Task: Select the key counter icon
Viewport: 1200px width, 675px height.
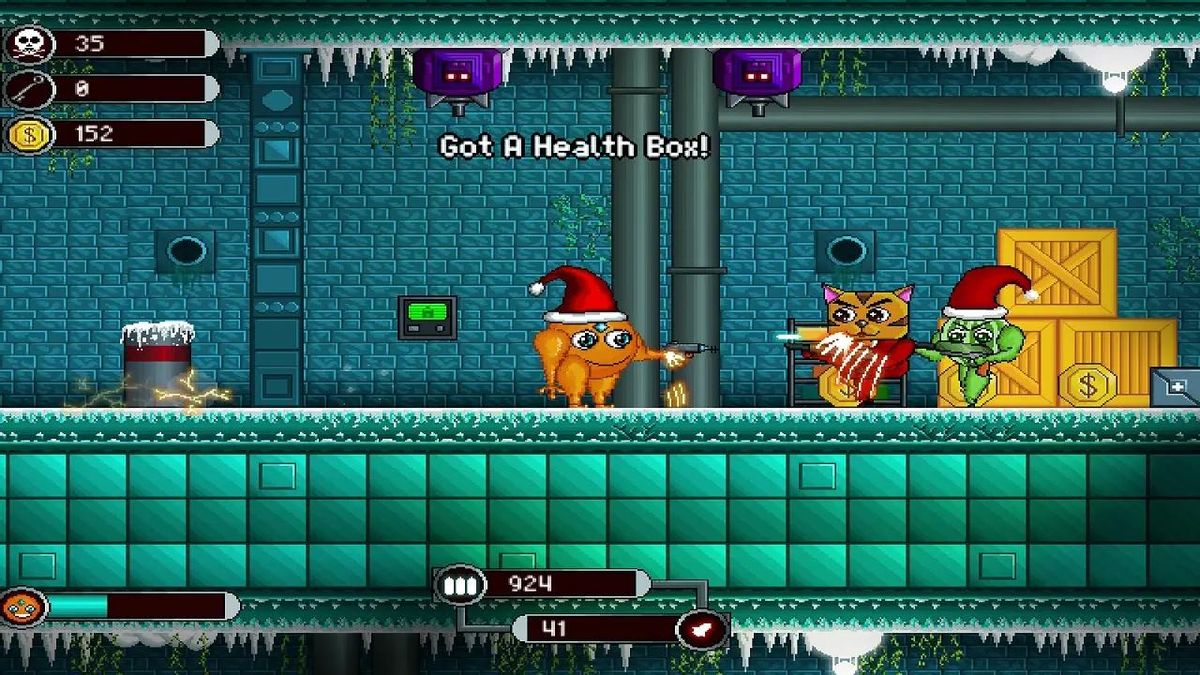Action: (27, 89)
